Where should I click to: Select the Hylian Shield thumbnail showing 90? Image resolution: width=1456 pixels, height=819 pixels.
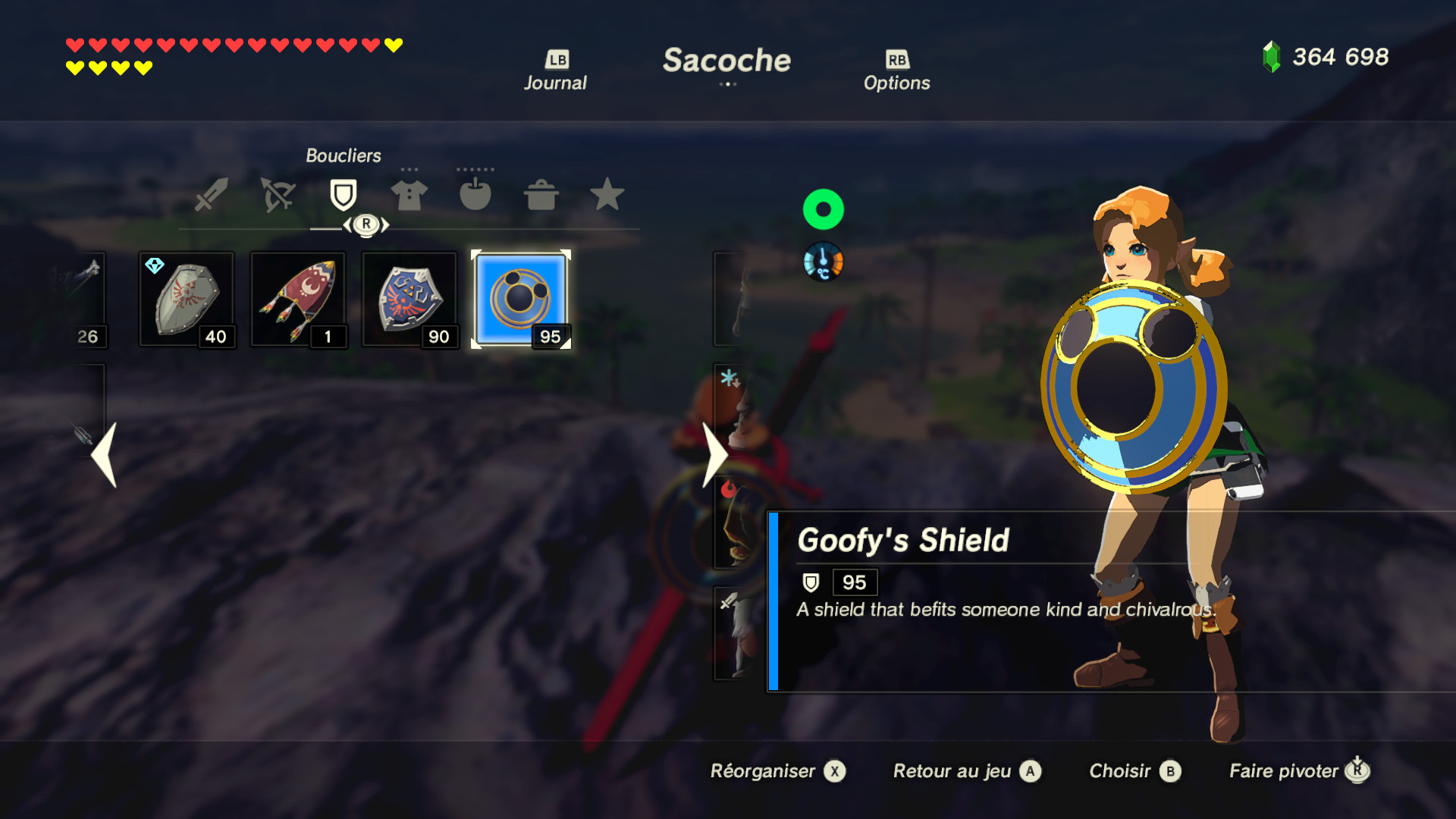point(409,298)
